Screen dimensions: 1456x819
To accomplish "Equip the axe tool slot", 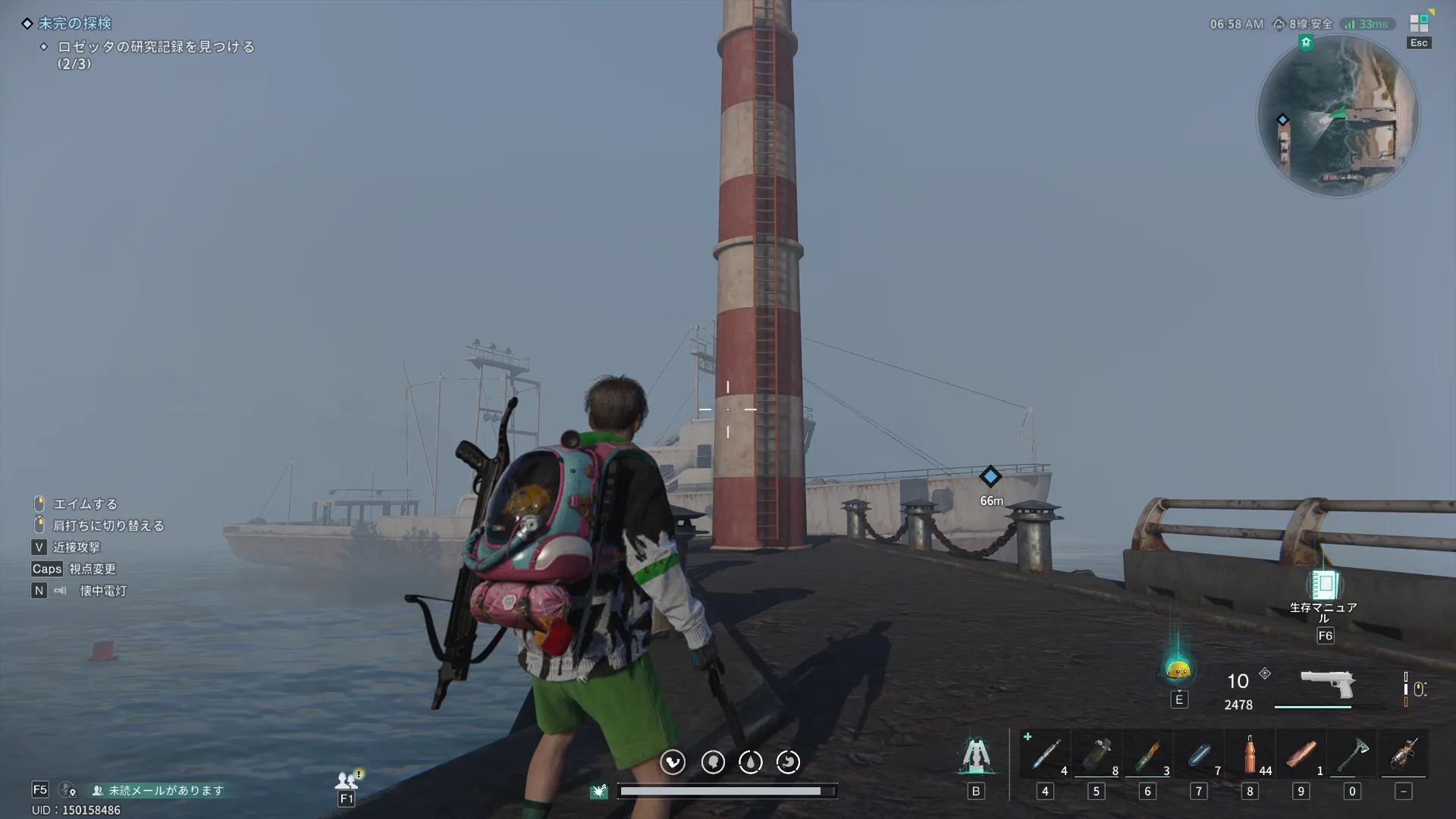I will point(1352,754).
